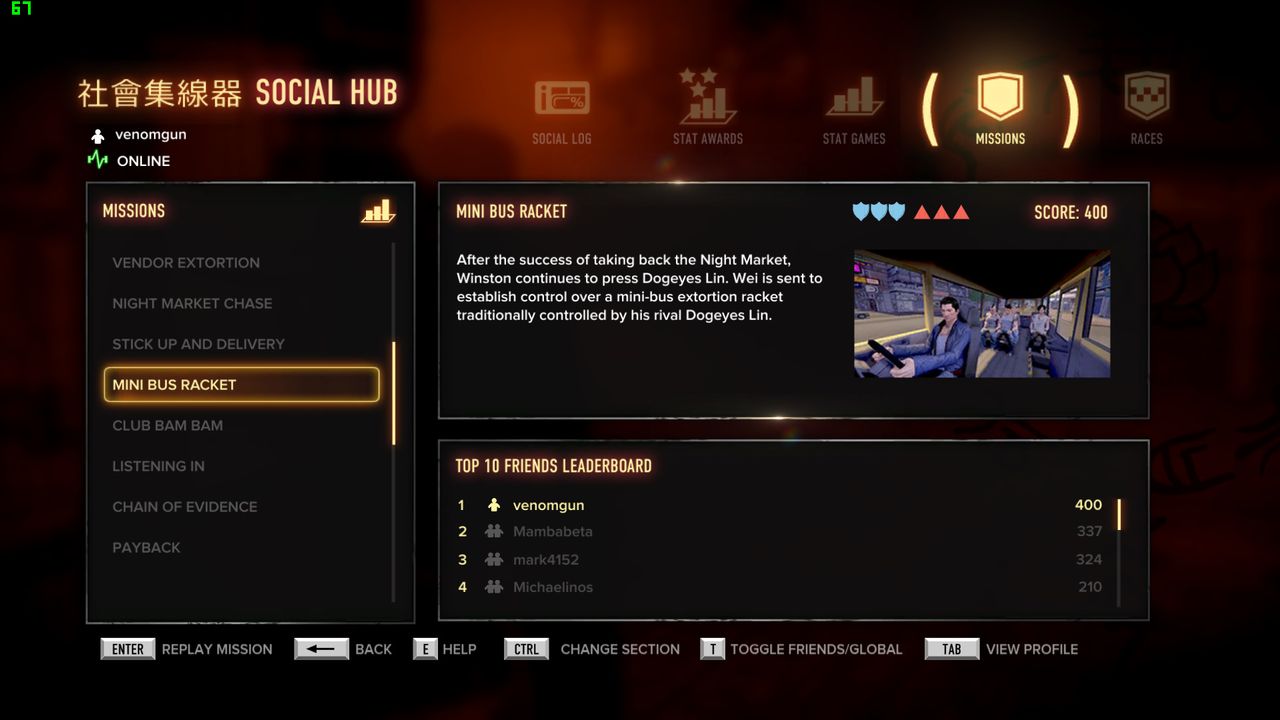Go to the Races tab
Screen dimensions: 1280x720
[1146, 110]
